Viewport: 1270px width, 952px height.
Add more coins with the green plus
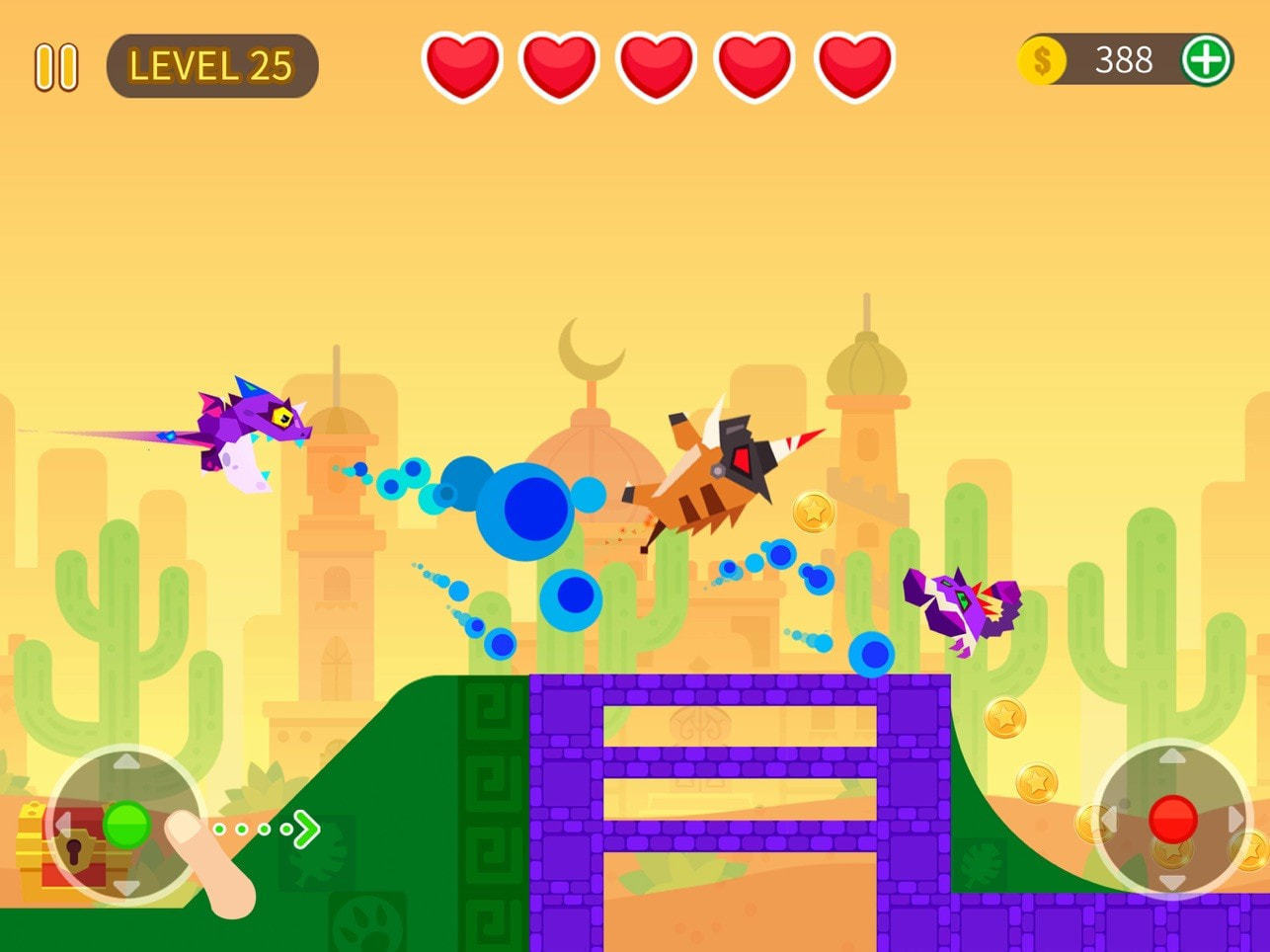coord(1206,60)
